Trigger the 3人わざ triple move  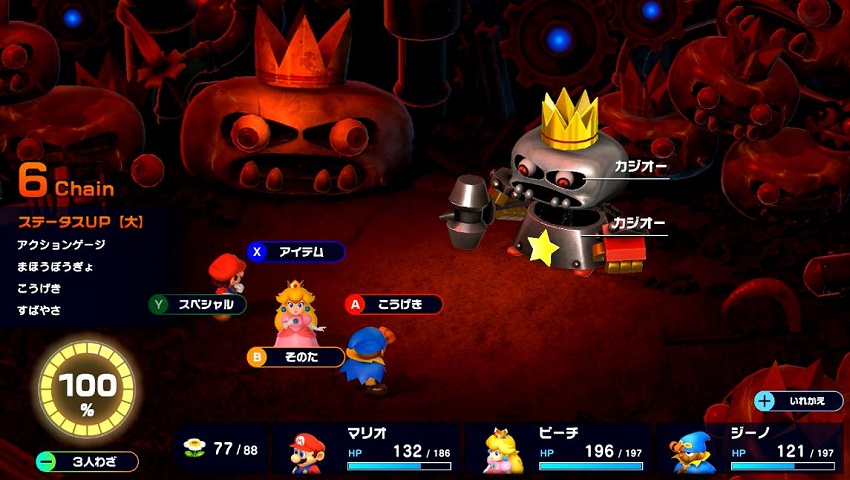[x=87, y=461]
